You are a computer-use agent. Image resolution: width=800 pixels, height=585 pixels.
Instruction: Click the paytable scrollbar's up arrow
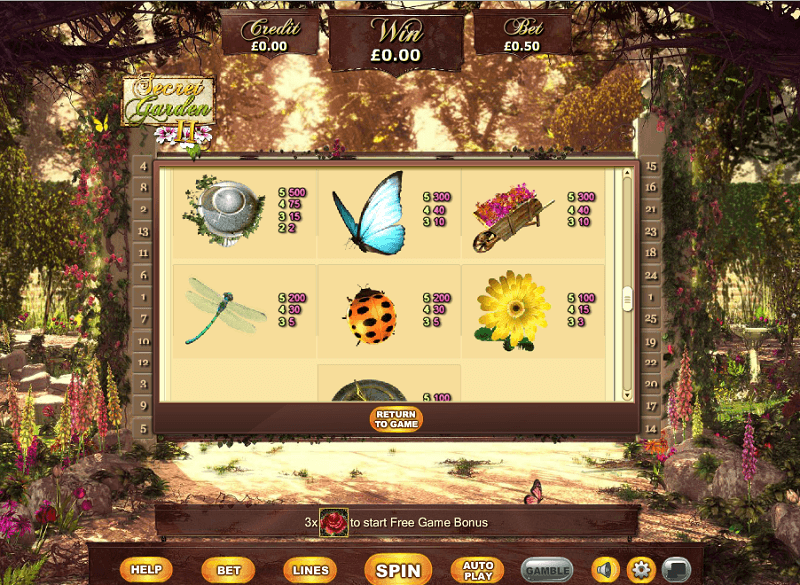[x=628, y=173]
